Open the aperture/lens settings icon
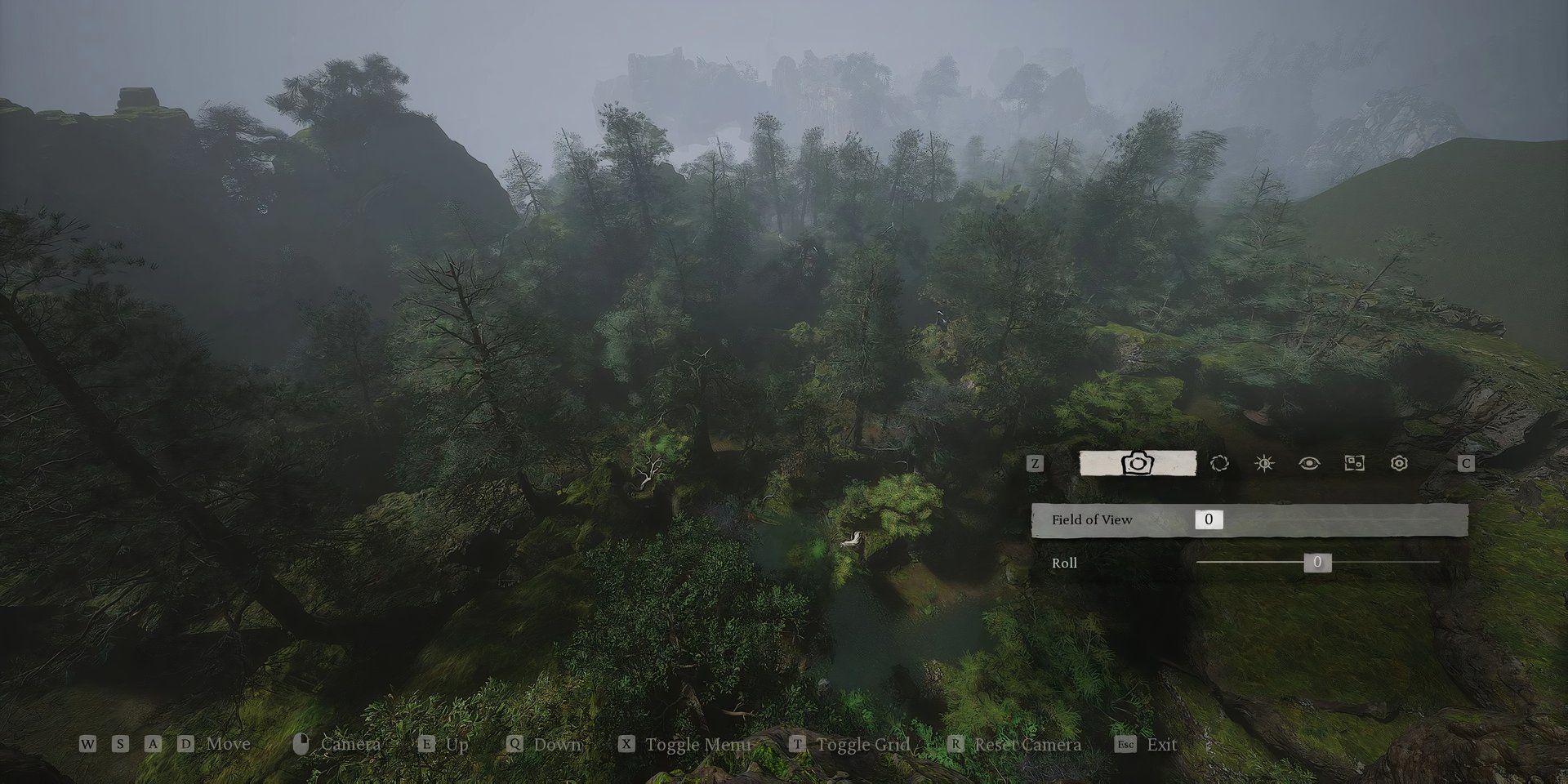This screenshot has width=1568, height=784. tap(1219, 463)
